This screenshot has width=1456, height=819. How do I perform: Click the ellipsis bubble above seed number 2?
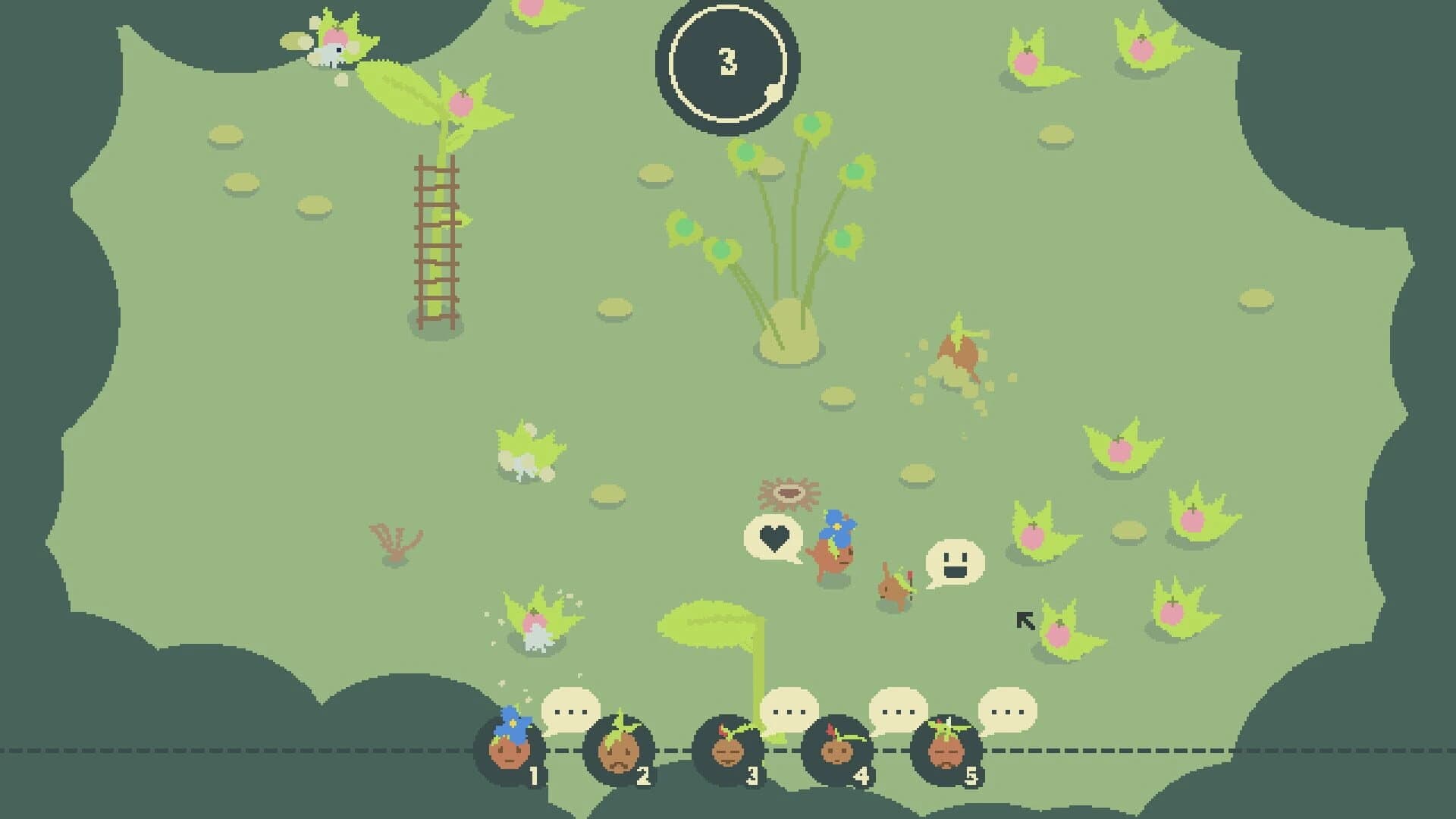pyautogui.click(x=570, y=710)
